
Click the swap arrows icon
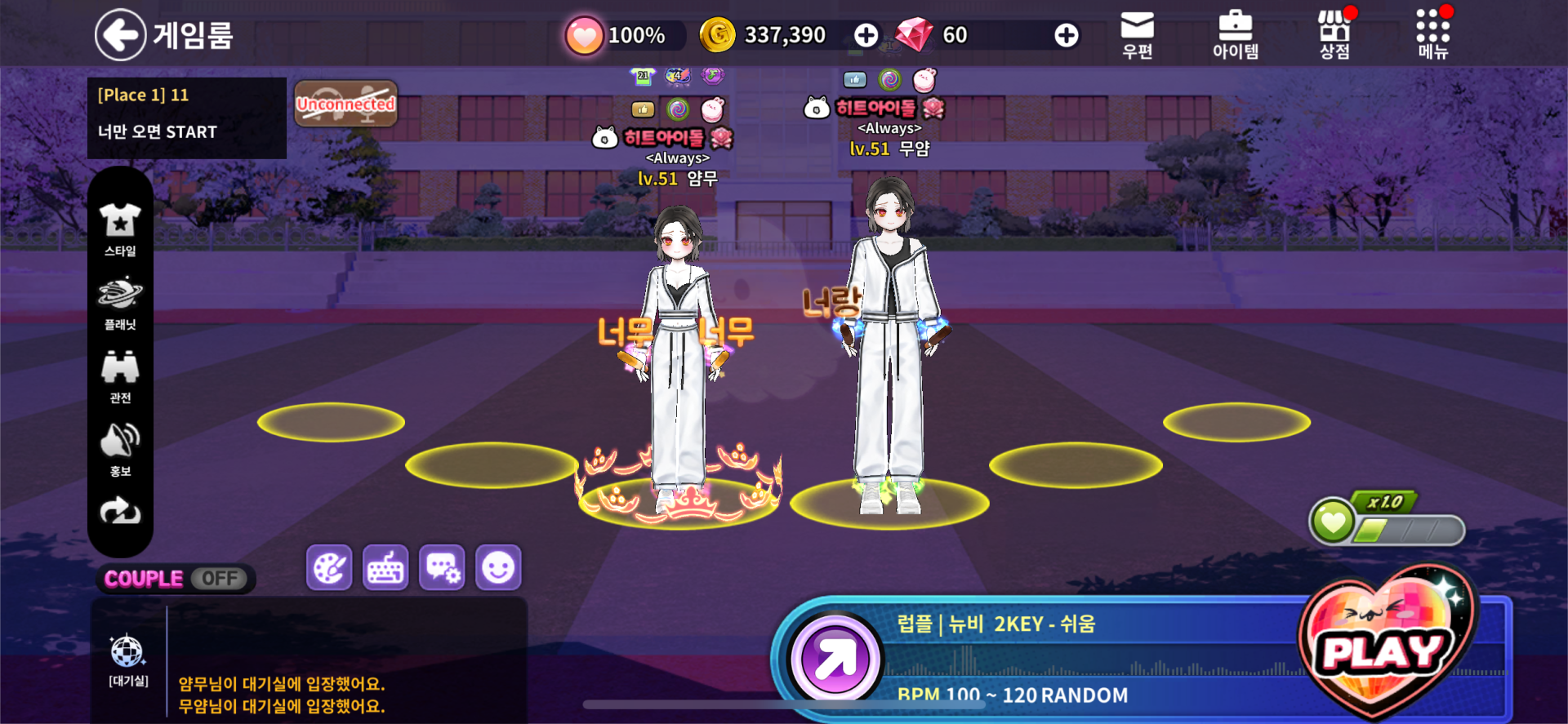click(x=120, y=512)
